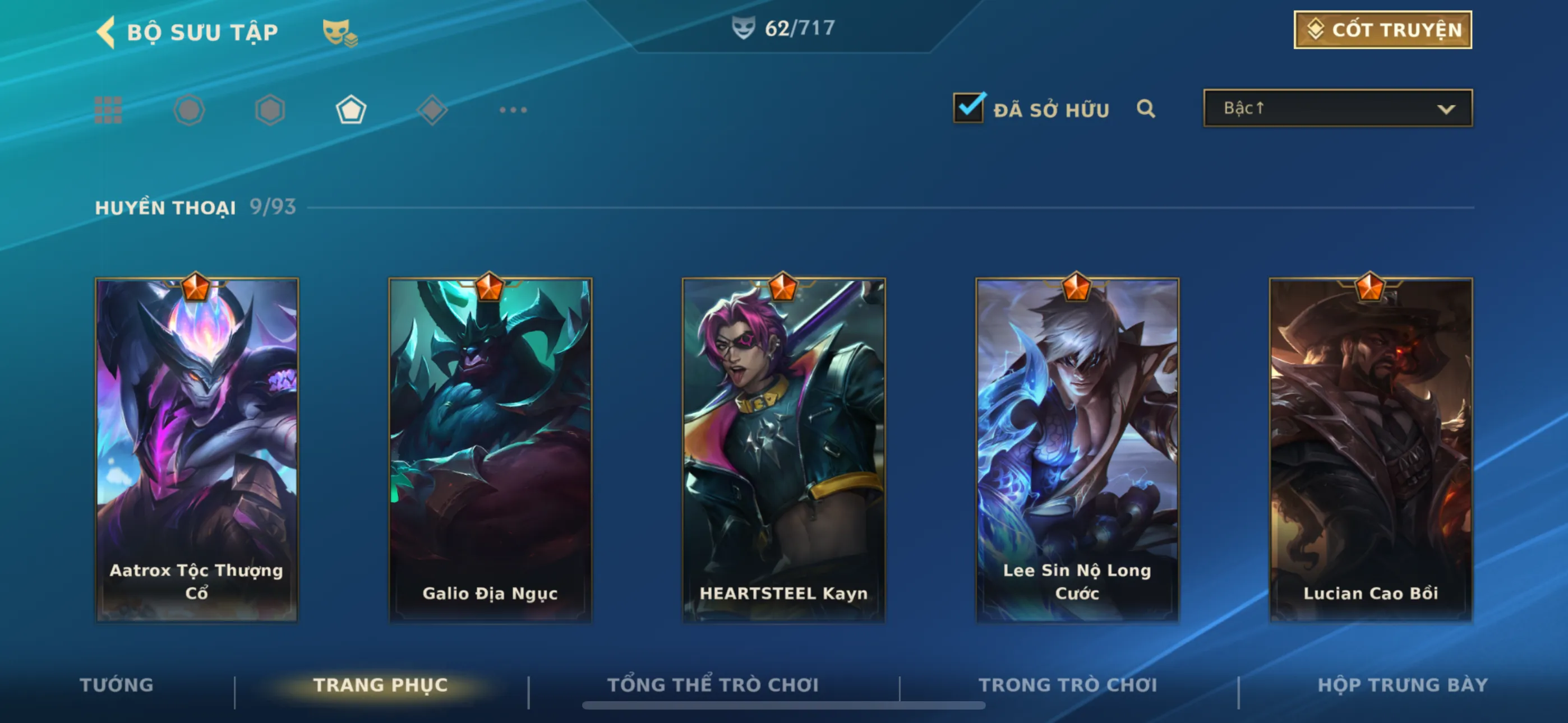Select the Trang Phục tab
Viewport: 1568px width, 723px height.
pos(380,685)
